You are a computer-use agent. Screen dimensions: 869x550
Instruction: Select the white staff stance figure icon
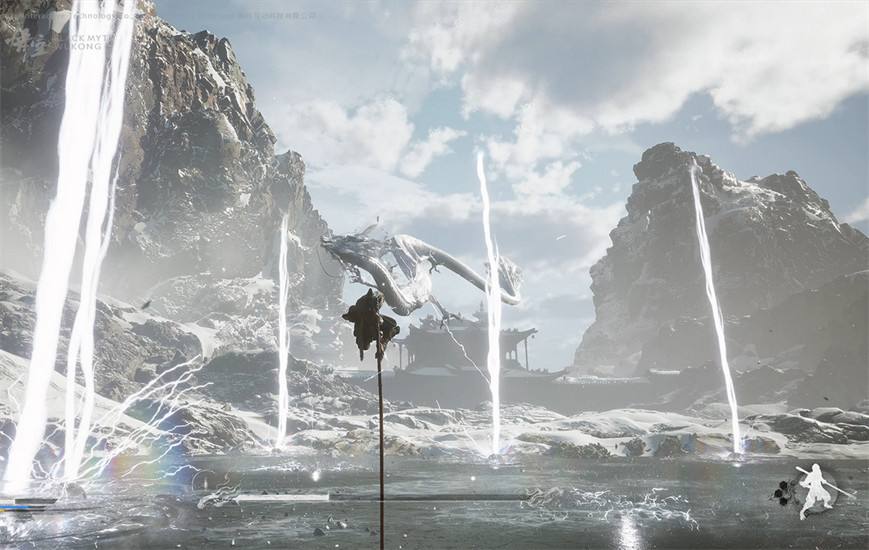815,490
